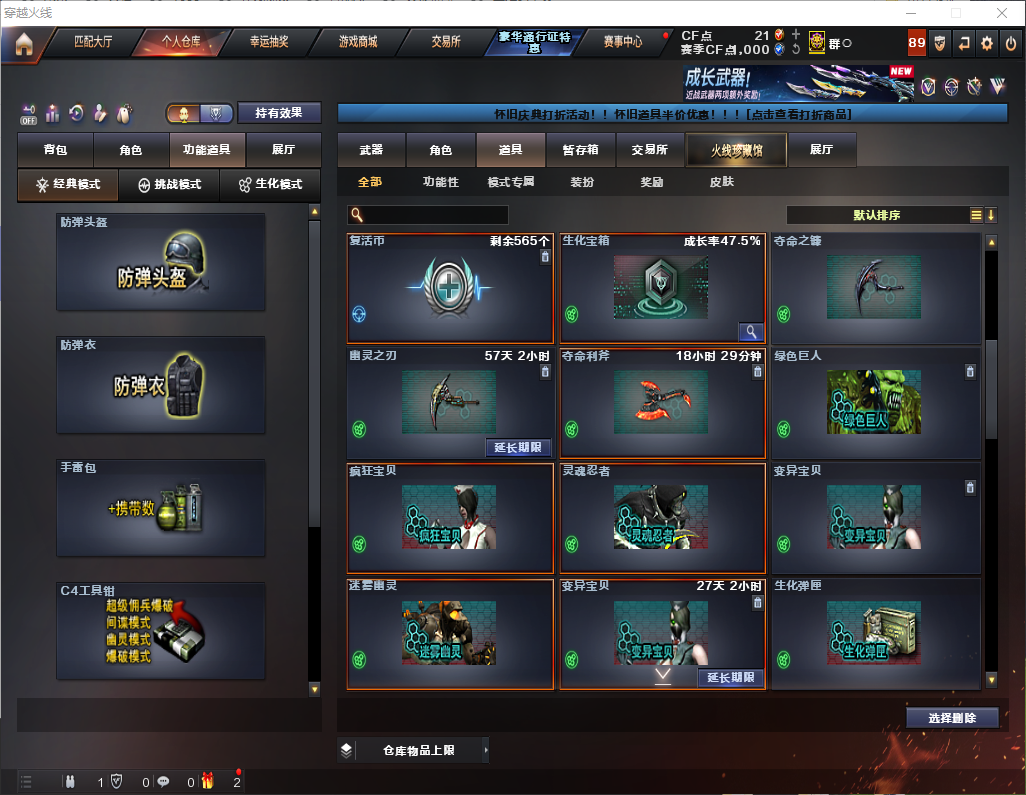
Task: Switch to 赛事中心 tab
Action: [622, 42]
